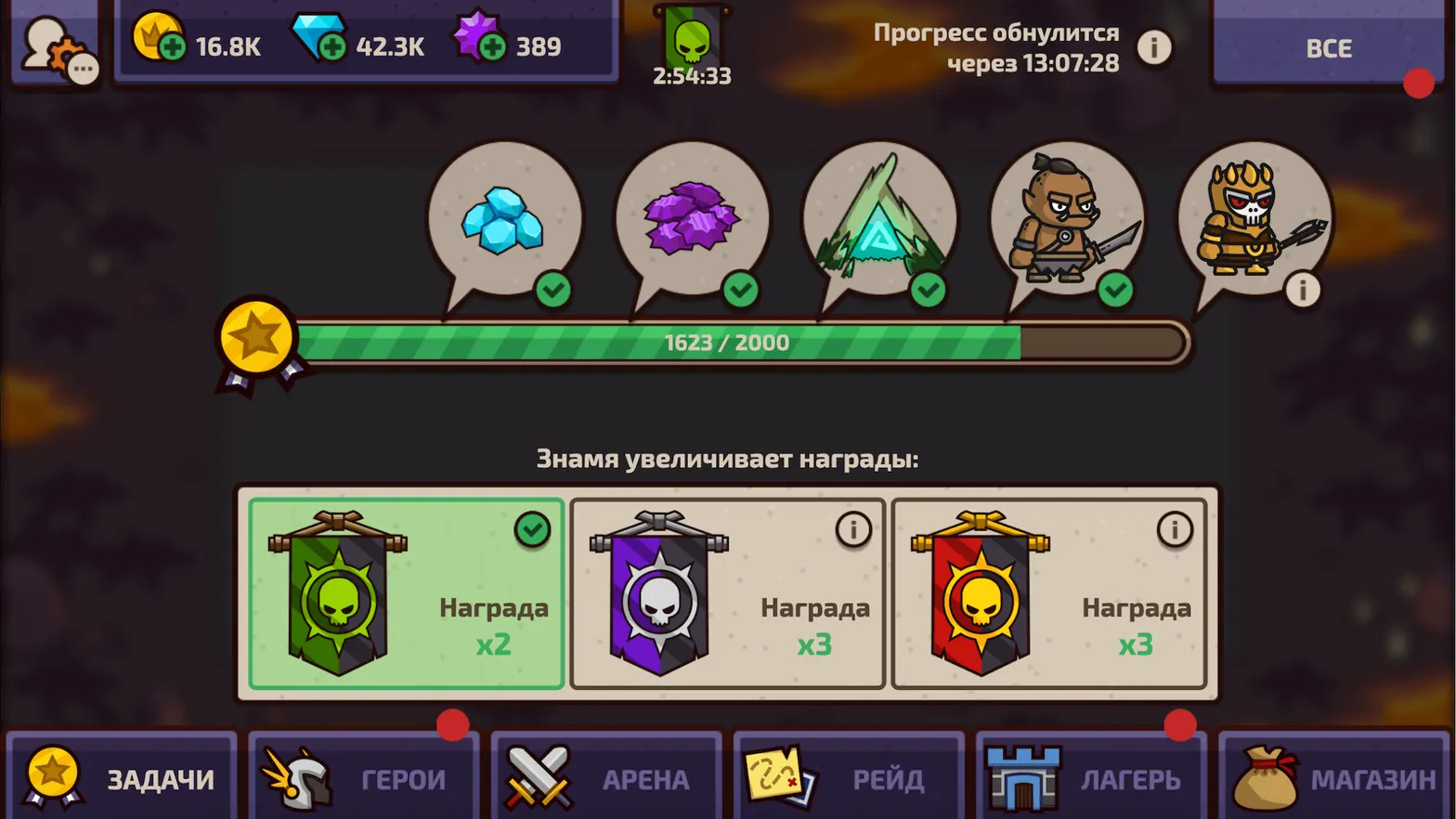Screen dimensions: 1456x819
Task: Select the purple skull banner
Action: [726, 594]
